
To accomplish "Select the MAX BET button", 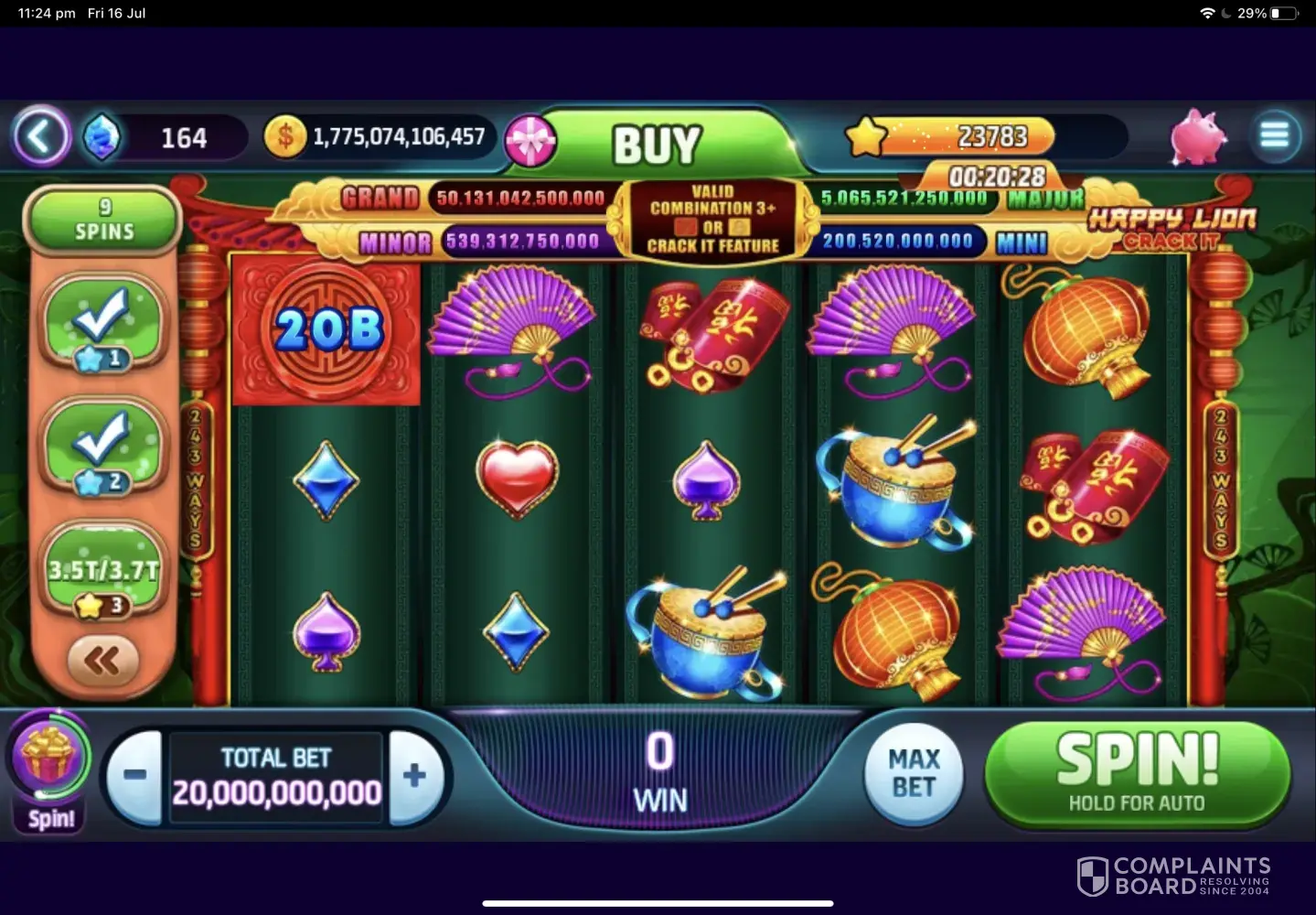I will pyautogui.click(x=914, y=773).
